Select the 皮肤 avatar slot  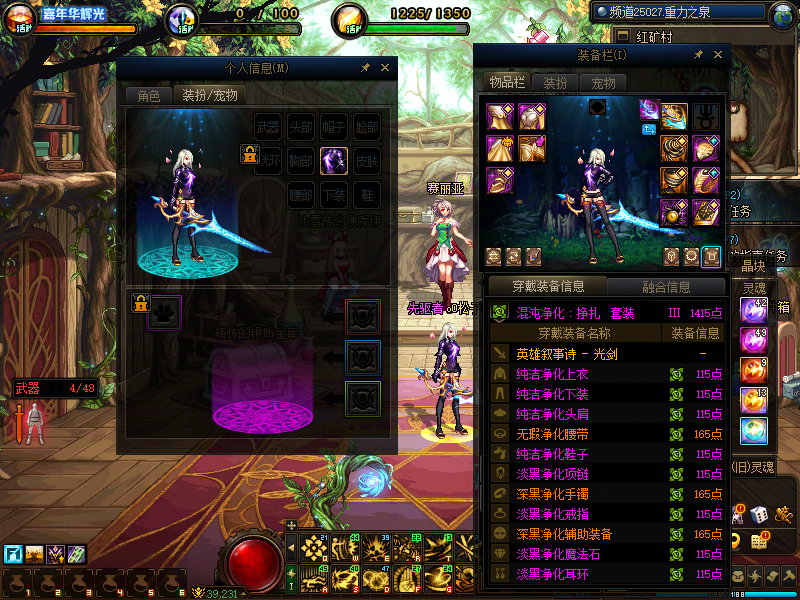click(366, 160)
